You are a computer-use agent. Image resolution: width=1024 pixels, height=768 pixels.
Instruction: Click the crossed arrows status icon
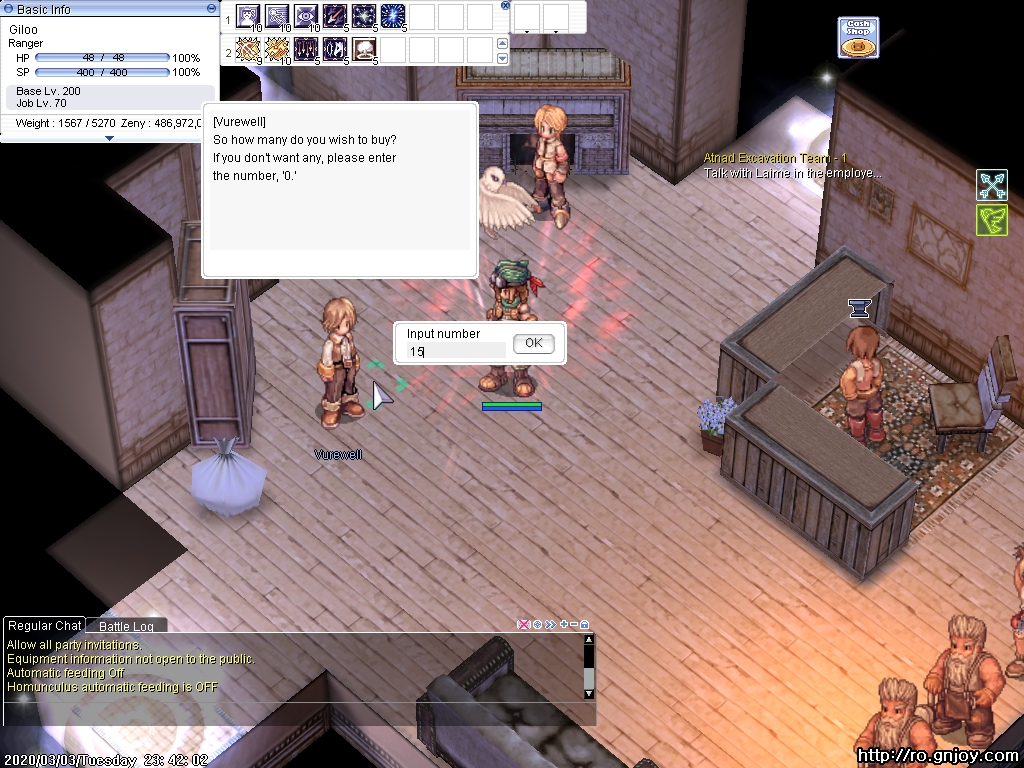[x=991, y=185]
